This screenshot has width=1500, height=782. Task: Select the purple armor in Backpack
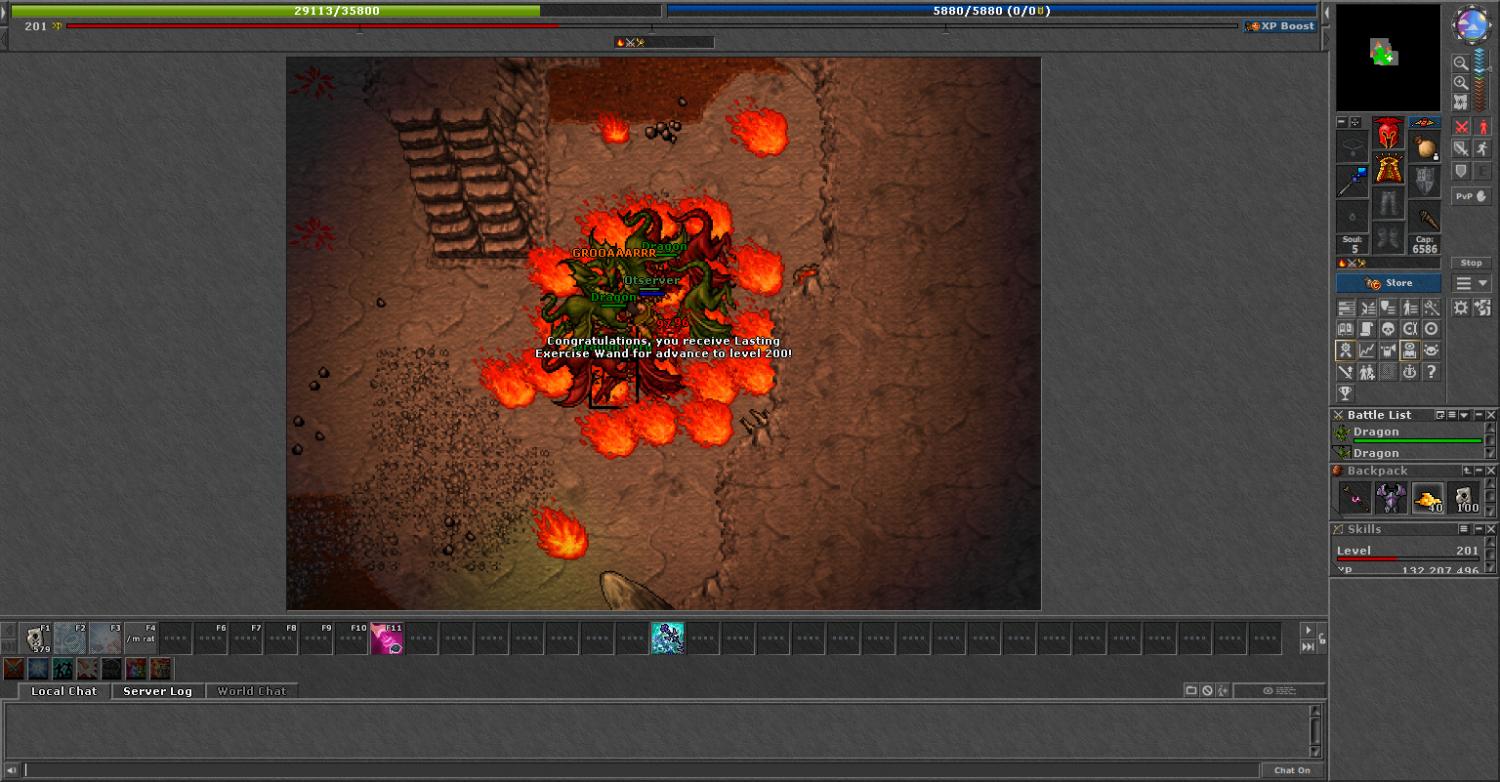[x=1391, y=497]
